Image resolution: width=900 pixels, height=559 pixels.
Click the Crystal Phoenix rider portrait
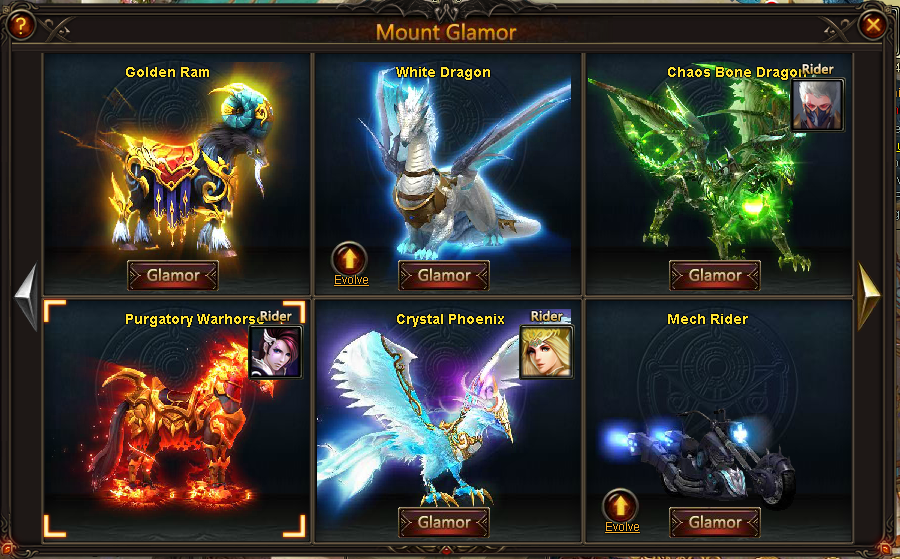(546, 352)
